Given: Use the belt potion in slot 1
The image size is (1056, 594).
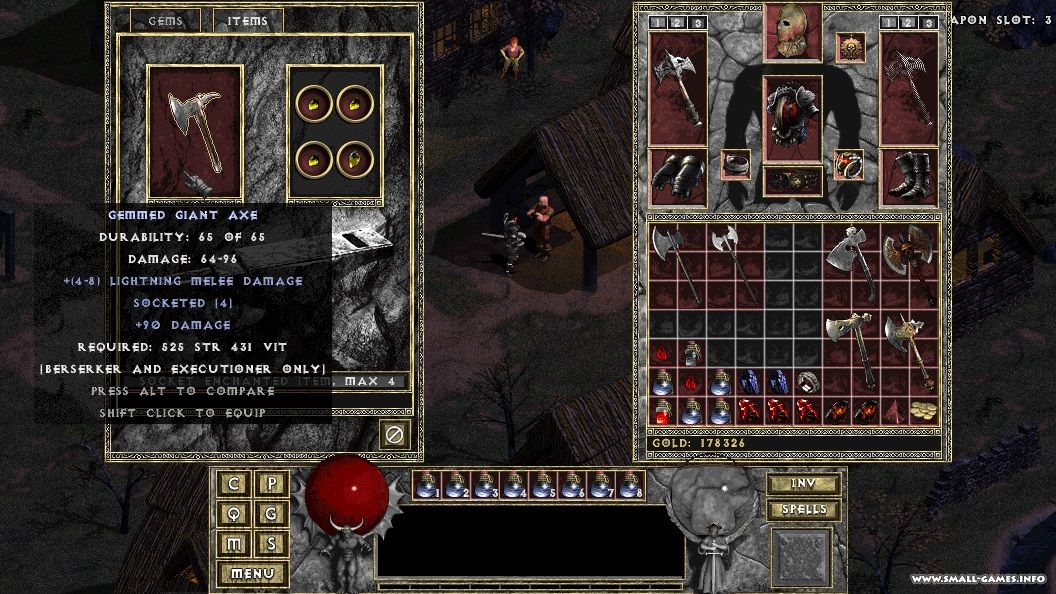Looking at the screenshot, I should [427, 486].
